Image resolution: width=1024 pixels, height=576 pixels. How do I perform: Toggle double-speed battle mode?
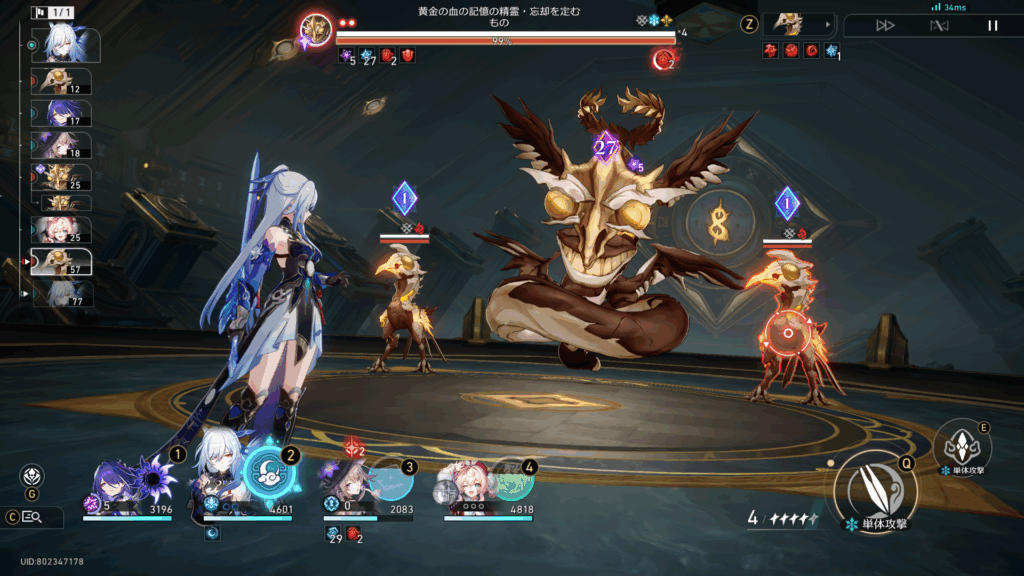click(x=885, y=26)
